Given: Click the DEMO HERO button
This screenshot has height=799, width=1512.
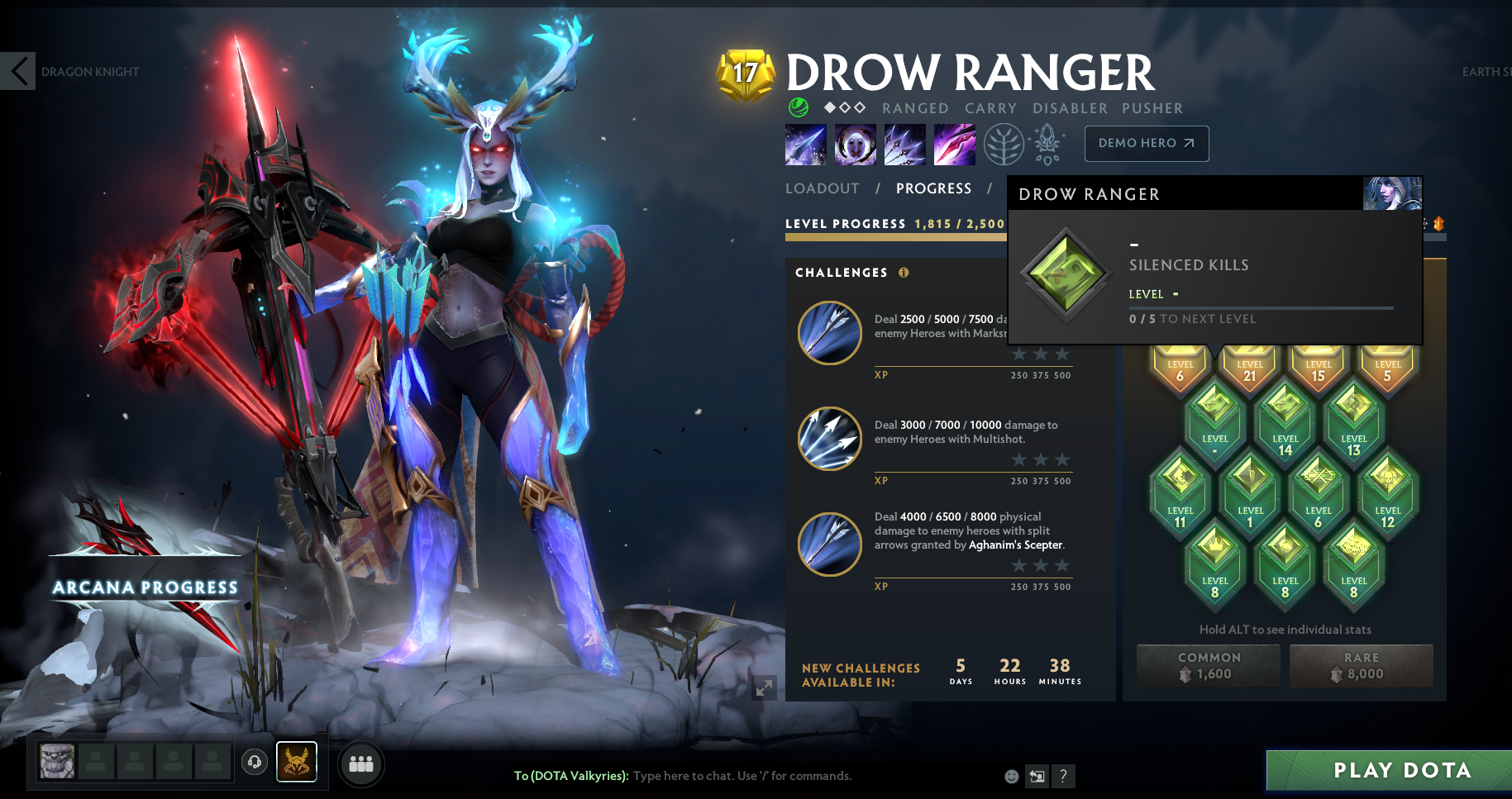Looking at the screenshot, I should click(x=1146, y=143).
